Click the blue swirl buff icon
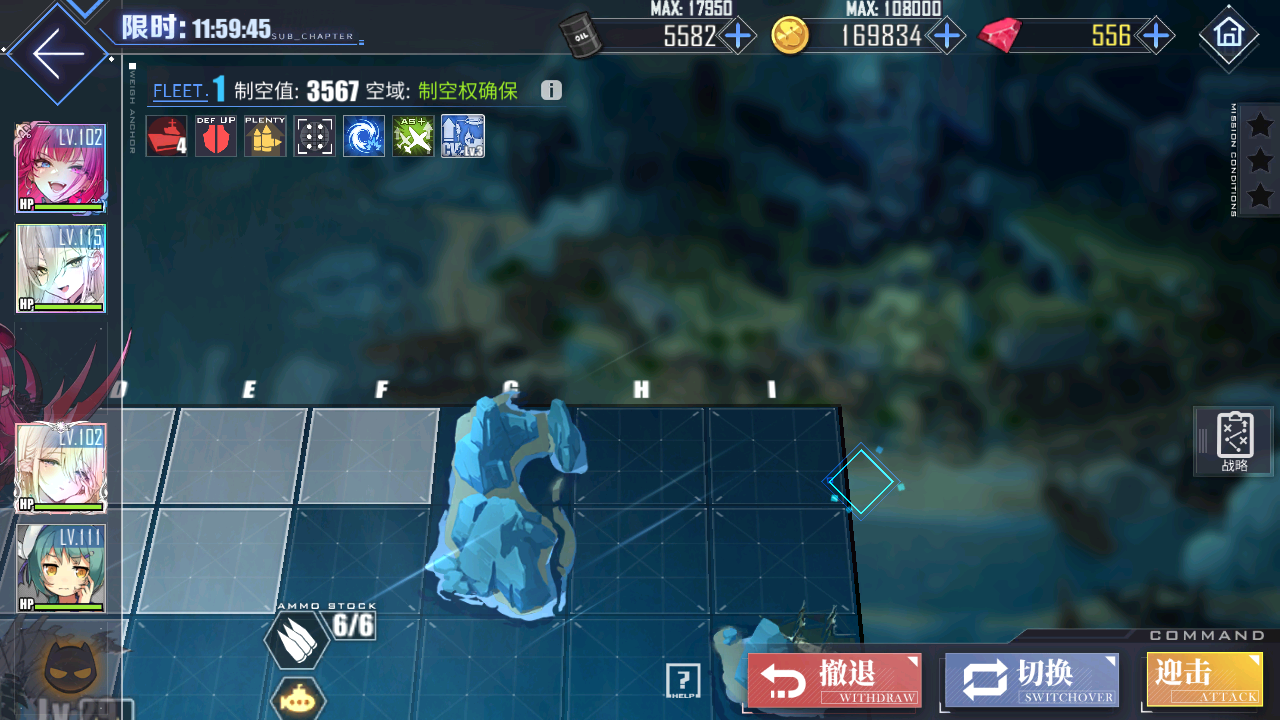 (x=364, y=136)
